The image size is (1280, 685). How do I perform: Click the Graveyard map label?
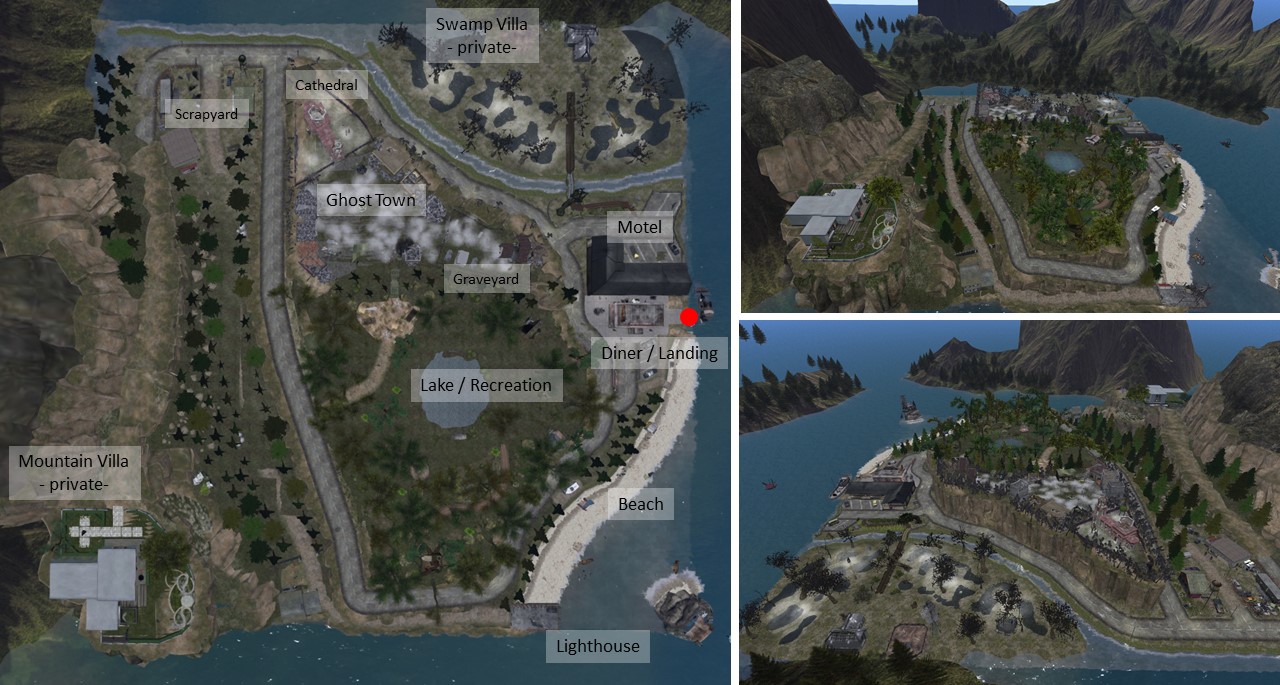[x=487, y=279]
